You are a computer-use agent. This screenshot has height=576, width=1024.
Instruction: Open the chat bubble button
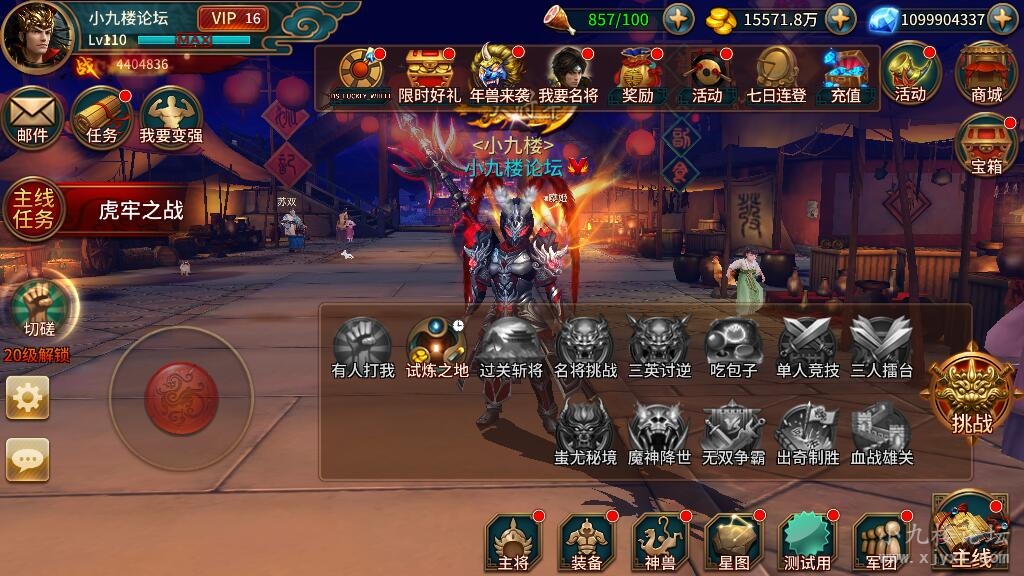(x=28, y=459)
